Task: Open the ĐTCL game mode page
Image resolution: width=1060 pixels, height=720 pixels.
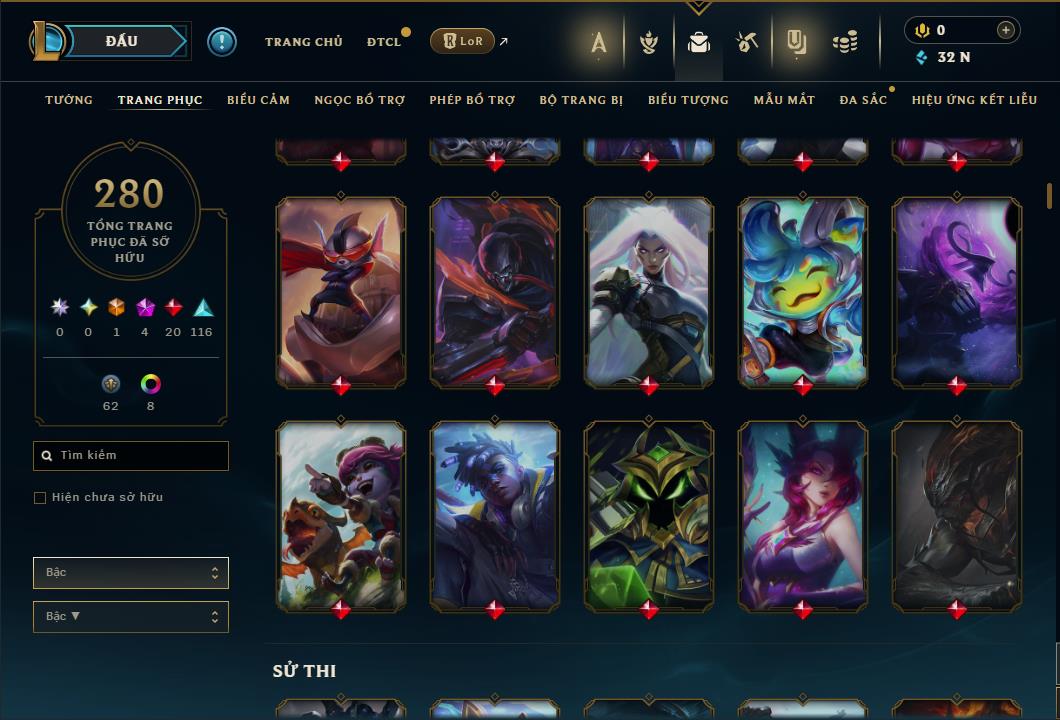Action: (384, 42)
